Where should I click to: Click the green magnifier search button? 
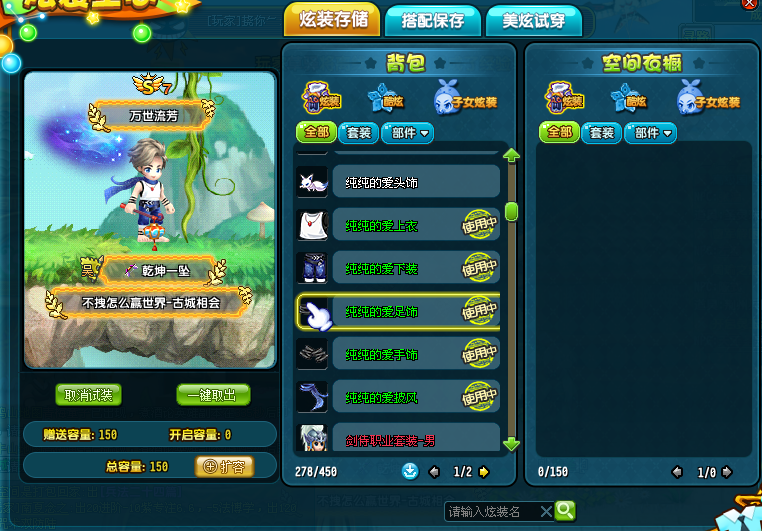pos(565,511)
